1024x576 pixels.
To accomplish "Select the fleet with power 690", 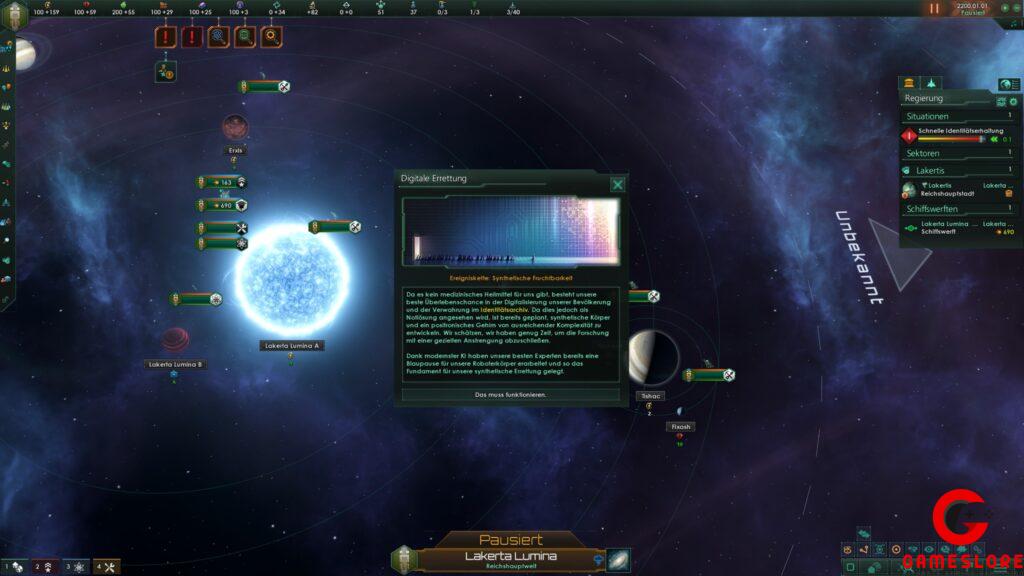I will (x=222, y=205).
